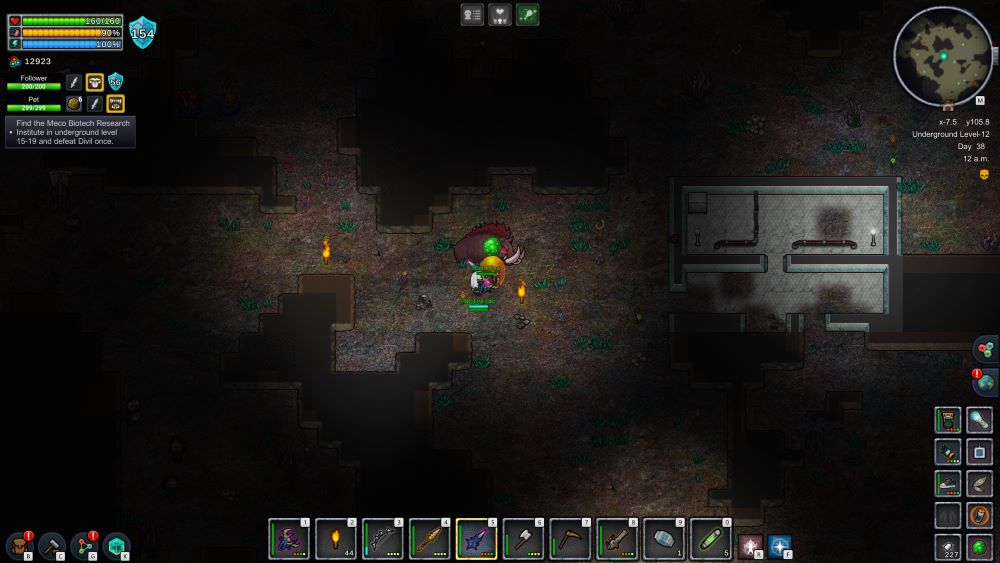Image resolution: width=1000 pixels, height=563 pixels.
Task: Click the follower's armor slot icon
Action: click(x=95, y=82)
